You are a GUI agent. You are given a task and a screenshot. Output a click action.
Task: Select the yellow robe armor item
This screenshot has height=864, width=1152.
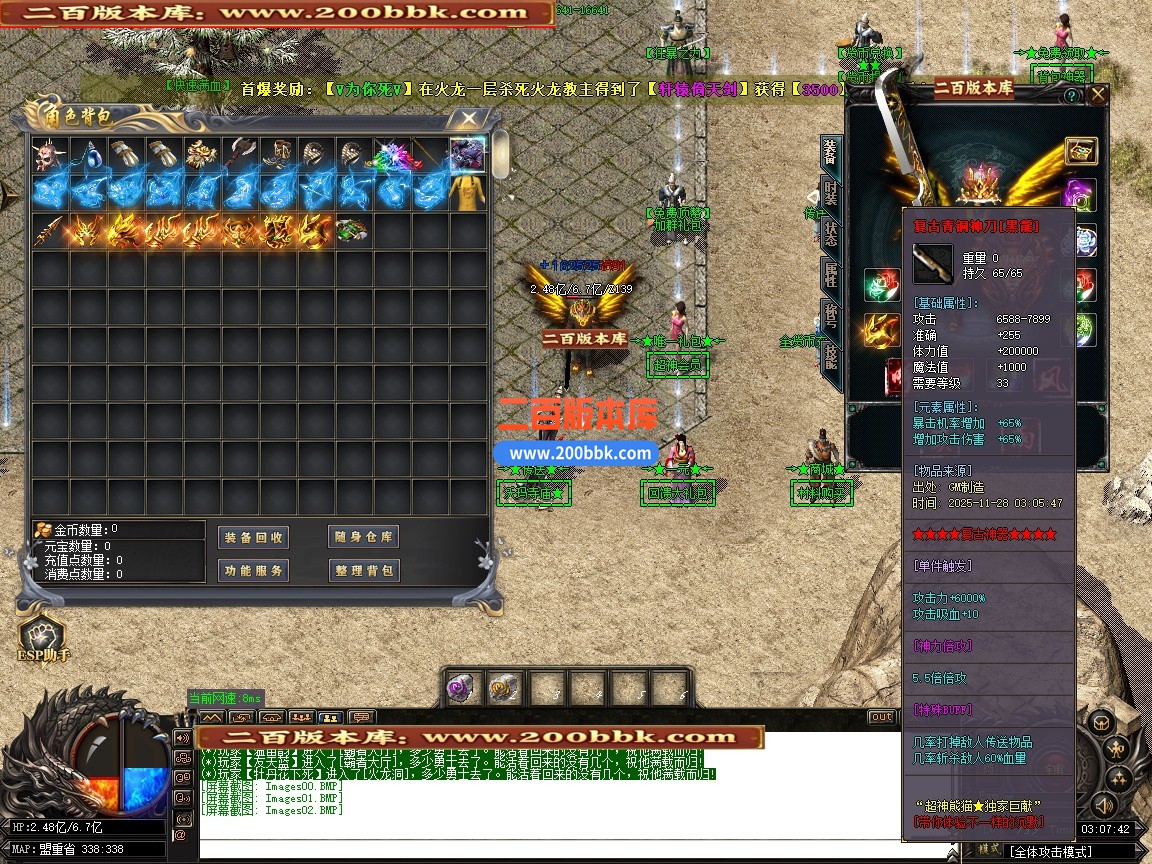467,192
